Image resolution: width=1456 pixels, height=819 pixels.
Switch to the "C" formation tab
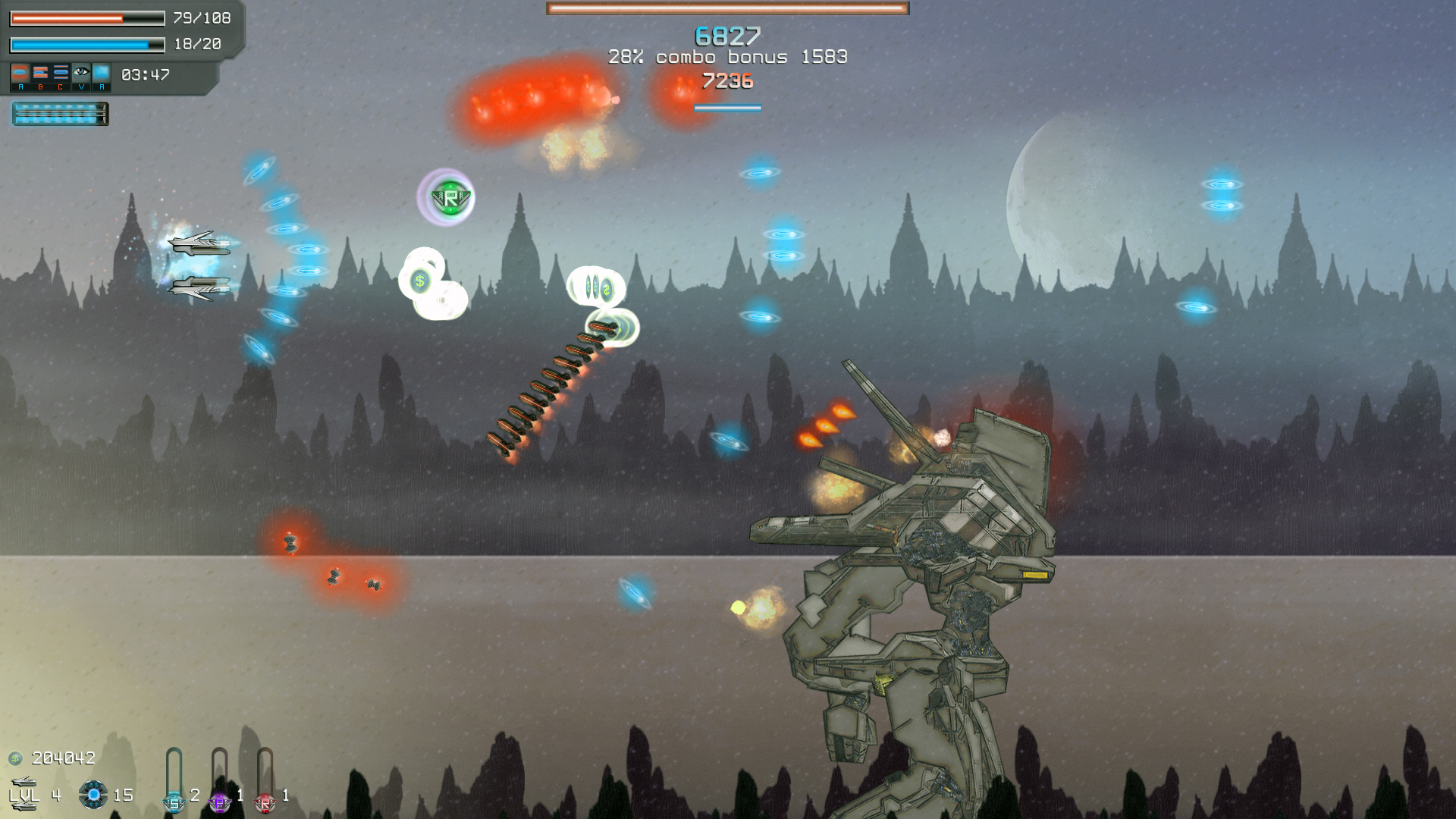61,72
